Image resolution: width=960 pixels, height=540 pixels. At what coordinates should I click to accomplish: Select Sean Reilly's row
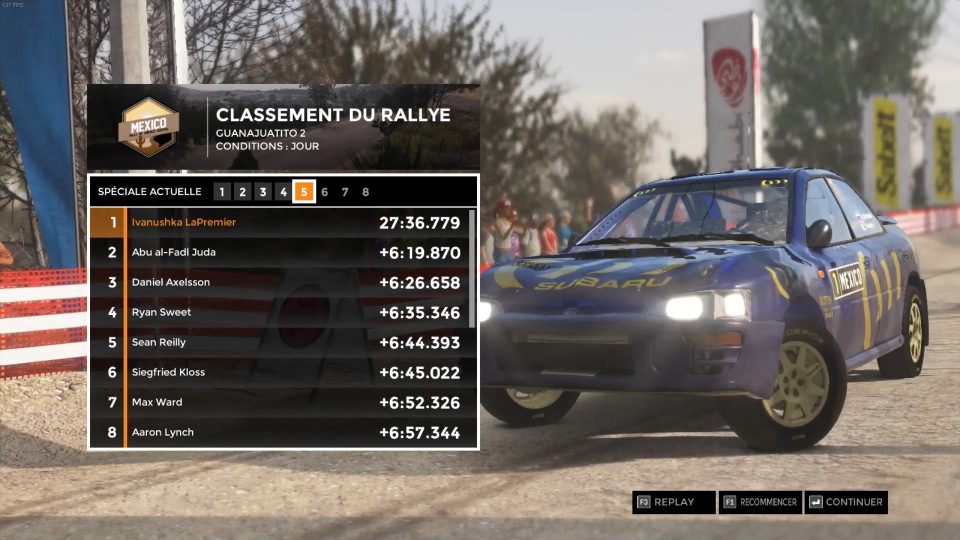(278, 342)
